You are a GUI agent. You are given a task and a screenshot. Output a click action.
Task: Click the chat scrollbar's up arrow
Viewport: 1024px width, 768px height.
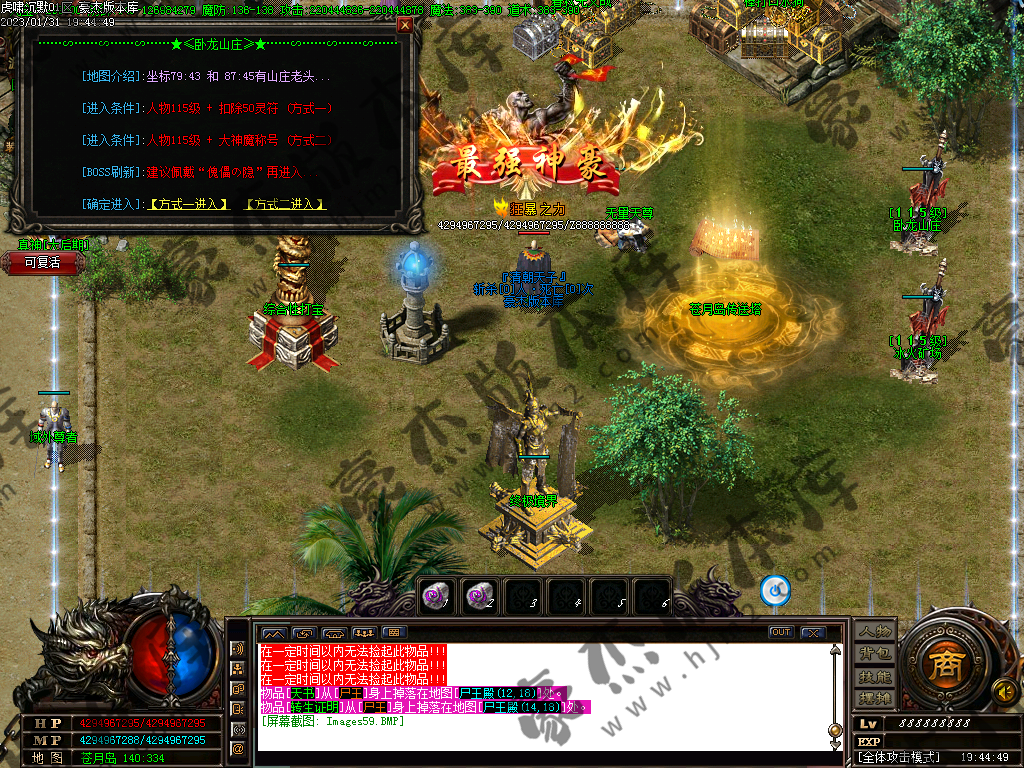tap(836, 650)
